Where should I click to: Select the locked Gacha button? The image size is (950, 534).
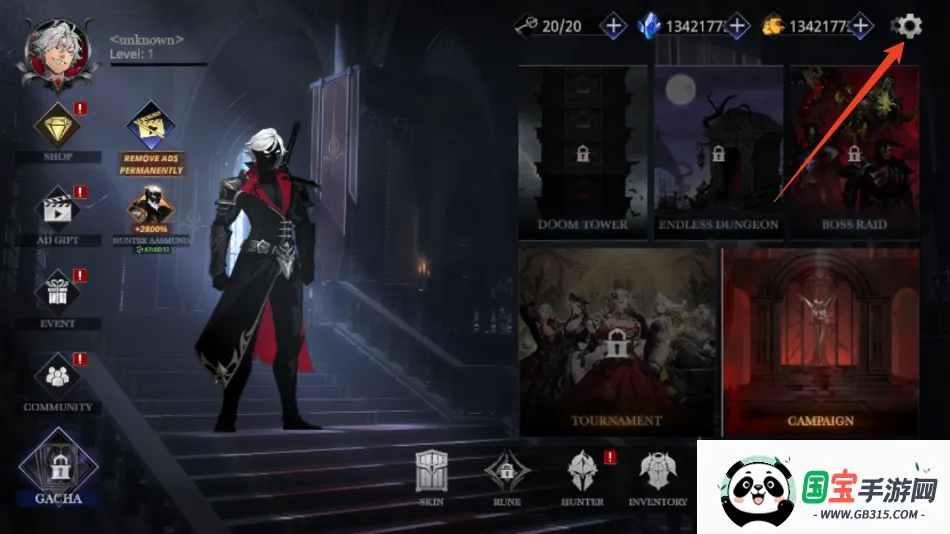coord(58,465)
